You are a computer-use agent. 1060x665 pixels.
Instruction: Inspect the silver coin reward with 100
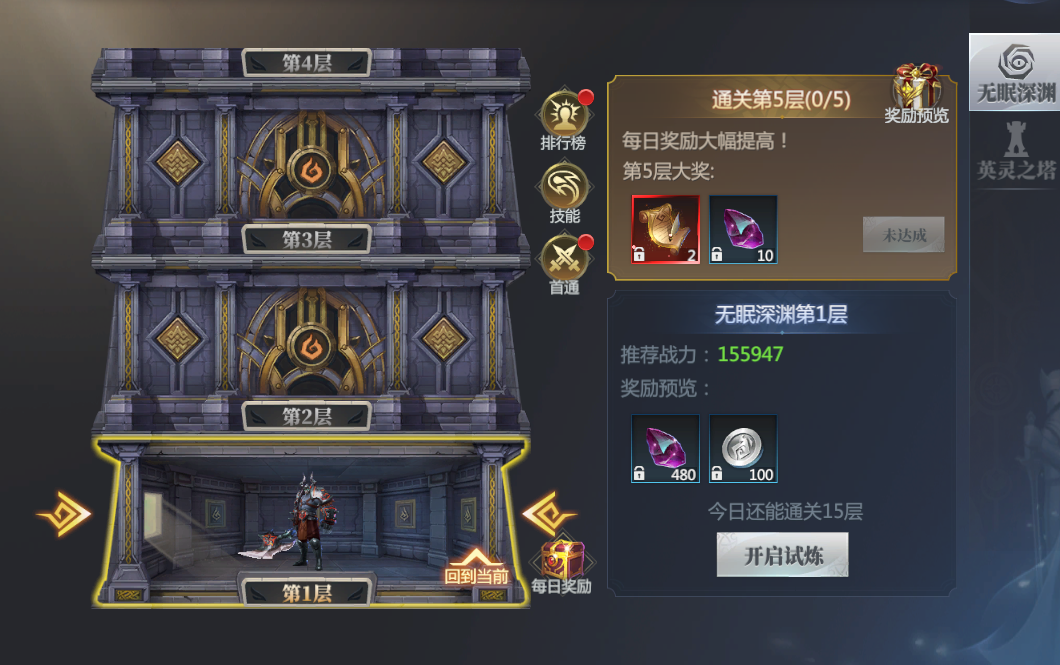743,449
